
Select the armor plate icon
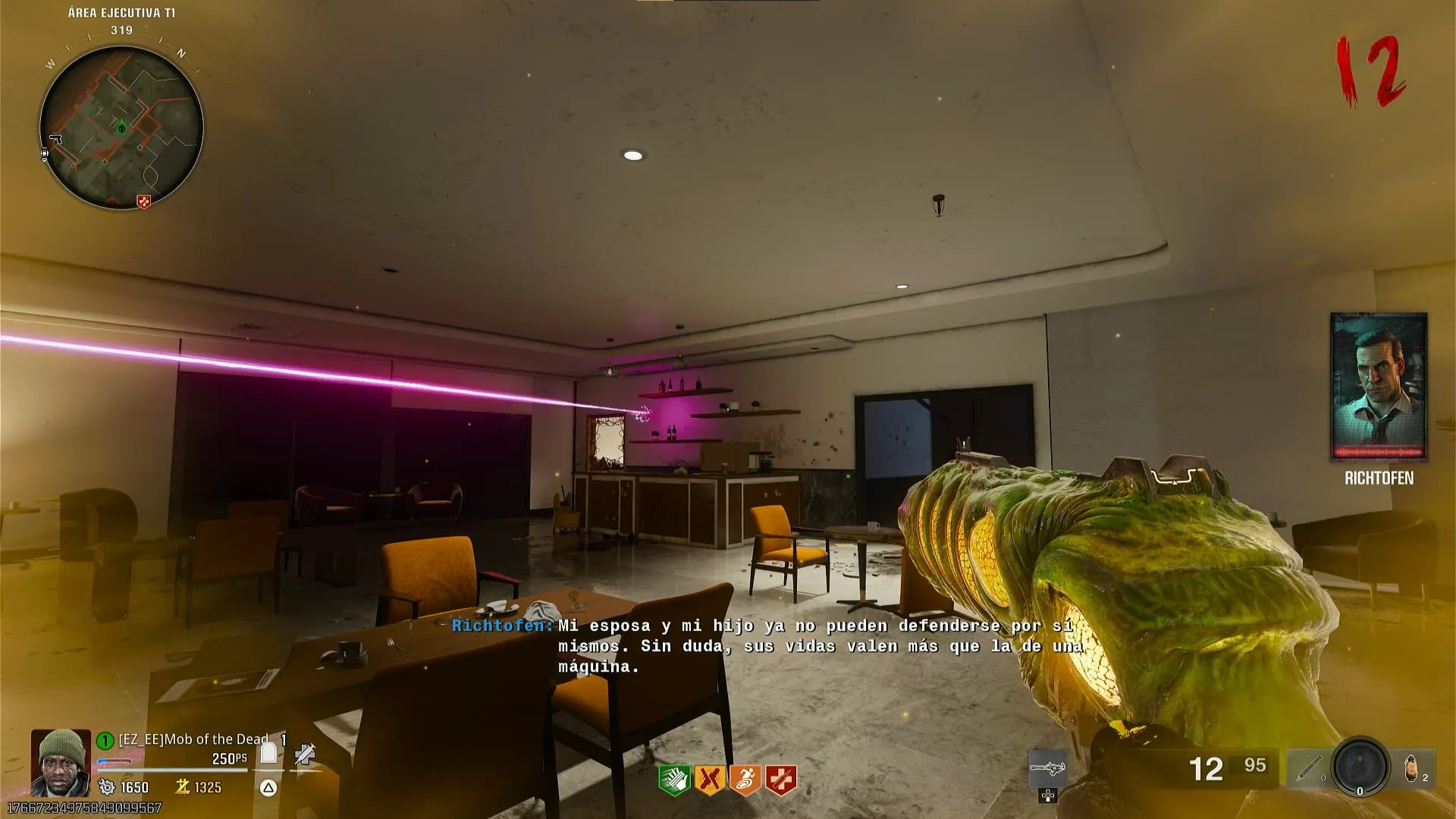(x=268, y=752)
